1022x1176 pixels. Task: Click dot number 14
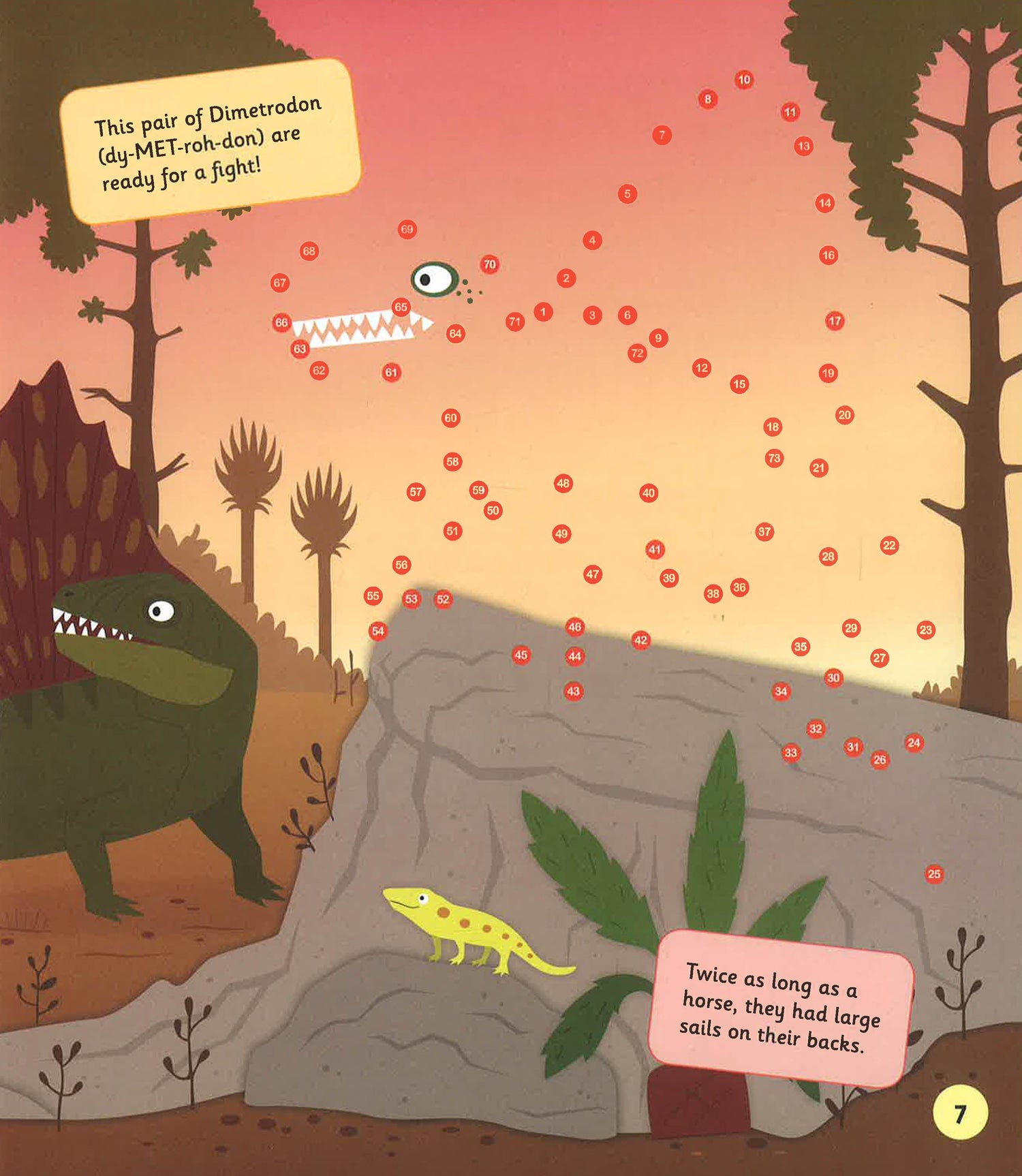(x=825, y=202)
